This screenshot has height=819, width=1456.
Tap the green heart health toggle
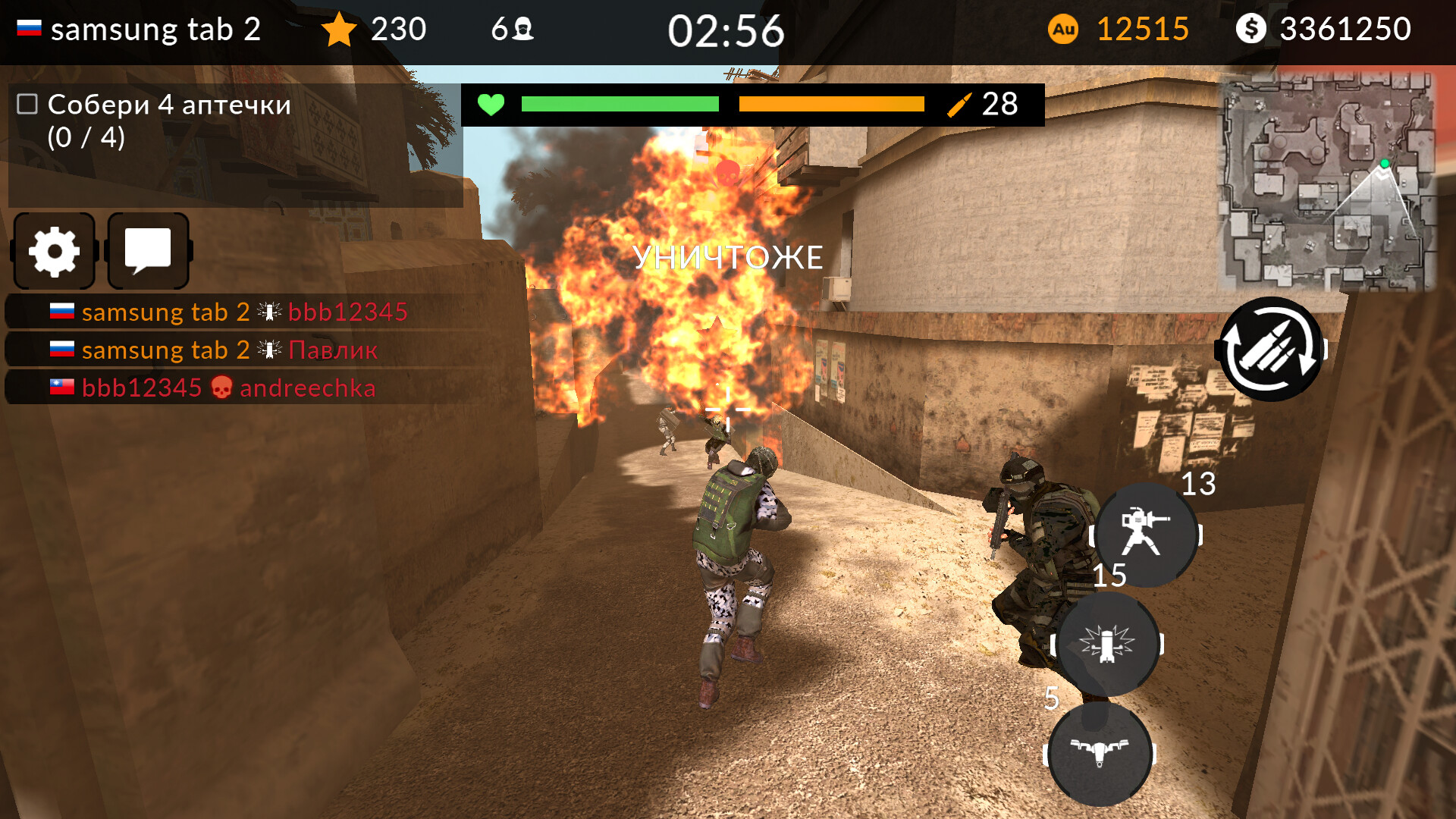(x=491, y=105)
